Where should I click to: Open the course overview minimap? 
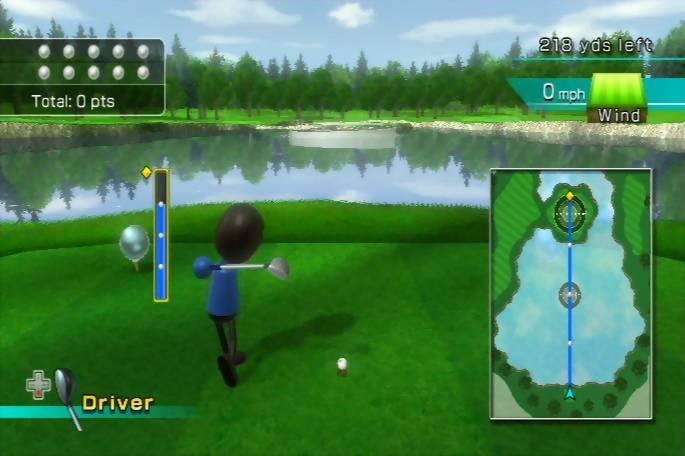pyautogui.click(x=570, y=293)
